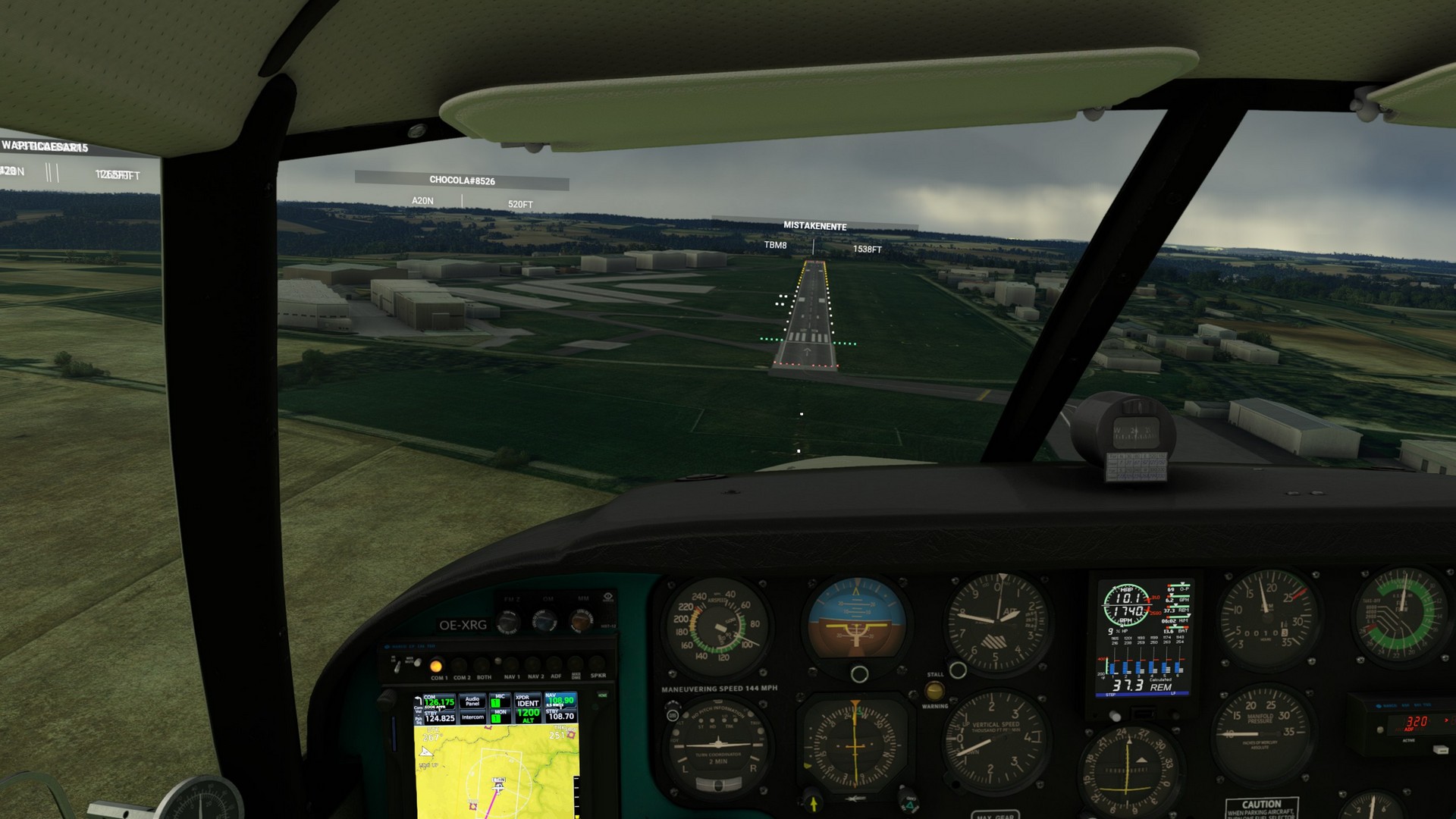The width and height of the screenshot is (1456, 819).
Task: Select the active NAV frequency 108.90
Action: click(x=561, y=701)
